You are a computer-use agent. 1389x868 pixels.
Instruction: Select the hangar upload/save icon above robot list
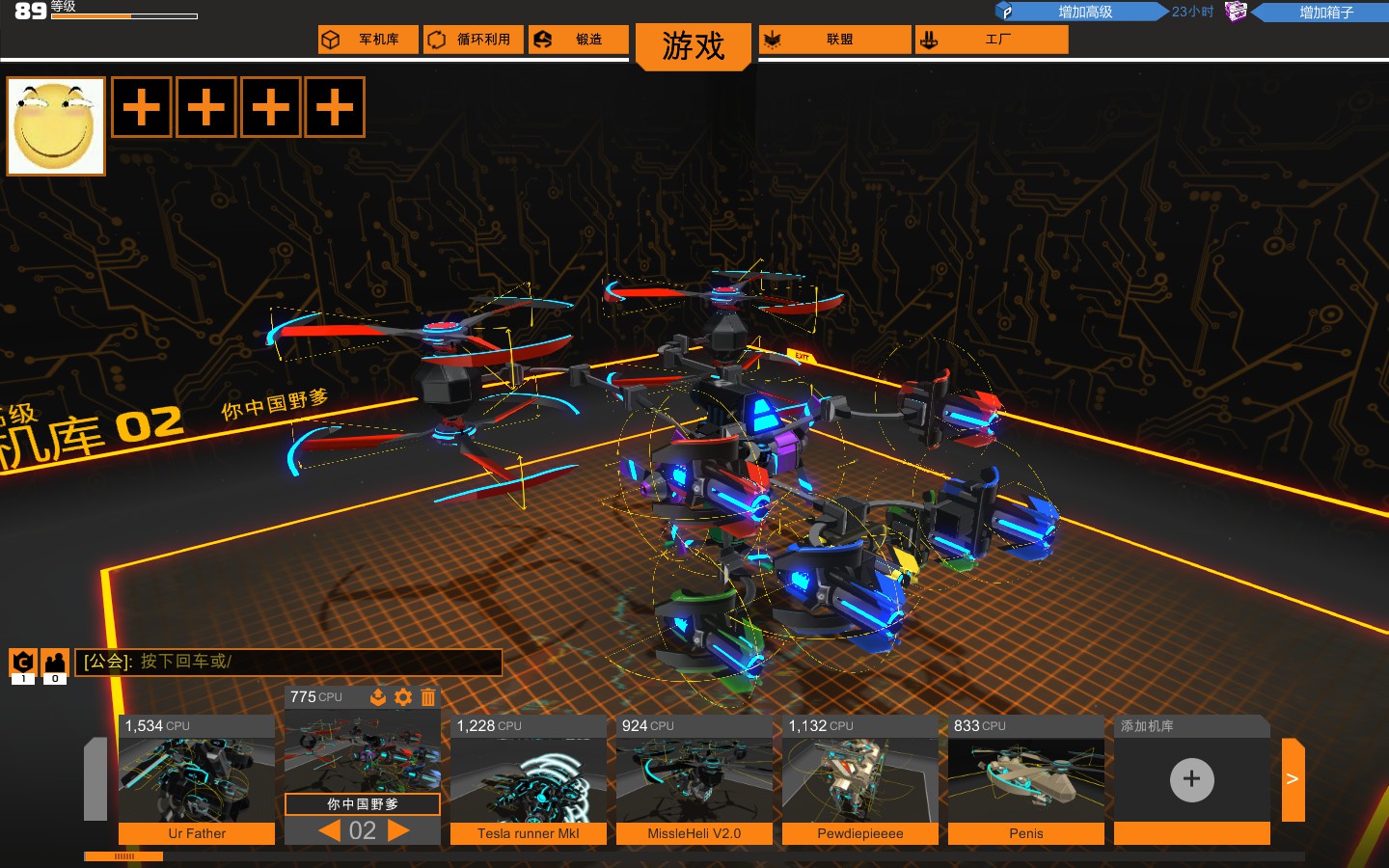click(x=377, y=697)
